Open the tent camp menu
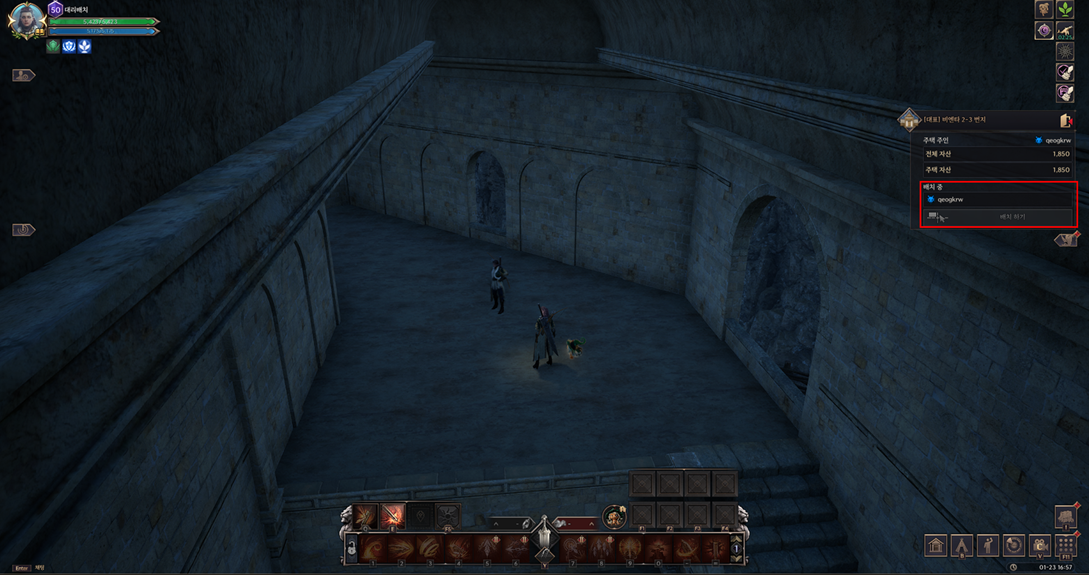This screenshot has height=575, width=1089. 962,546
